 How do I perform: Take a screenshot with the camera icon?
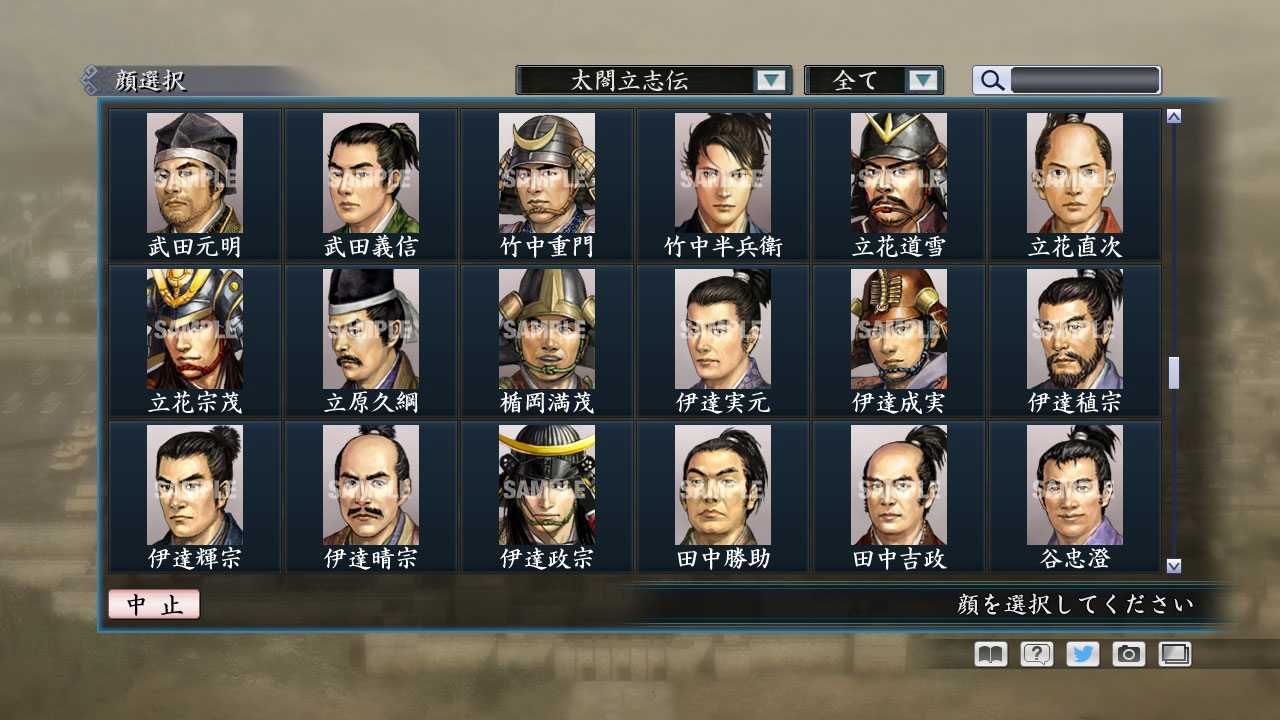click(1127, 654)
